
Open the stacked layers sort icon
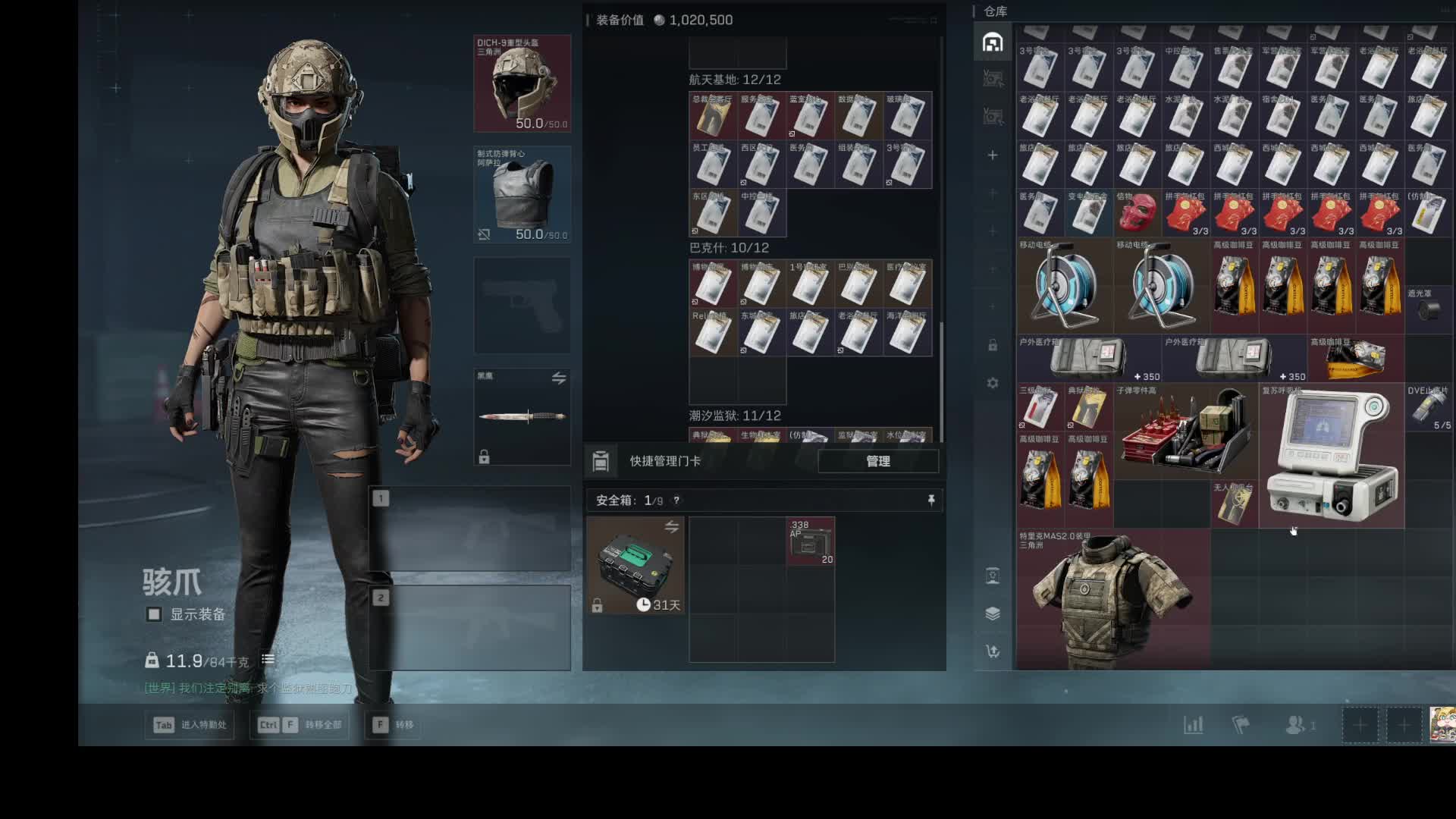tap(993, 613)
